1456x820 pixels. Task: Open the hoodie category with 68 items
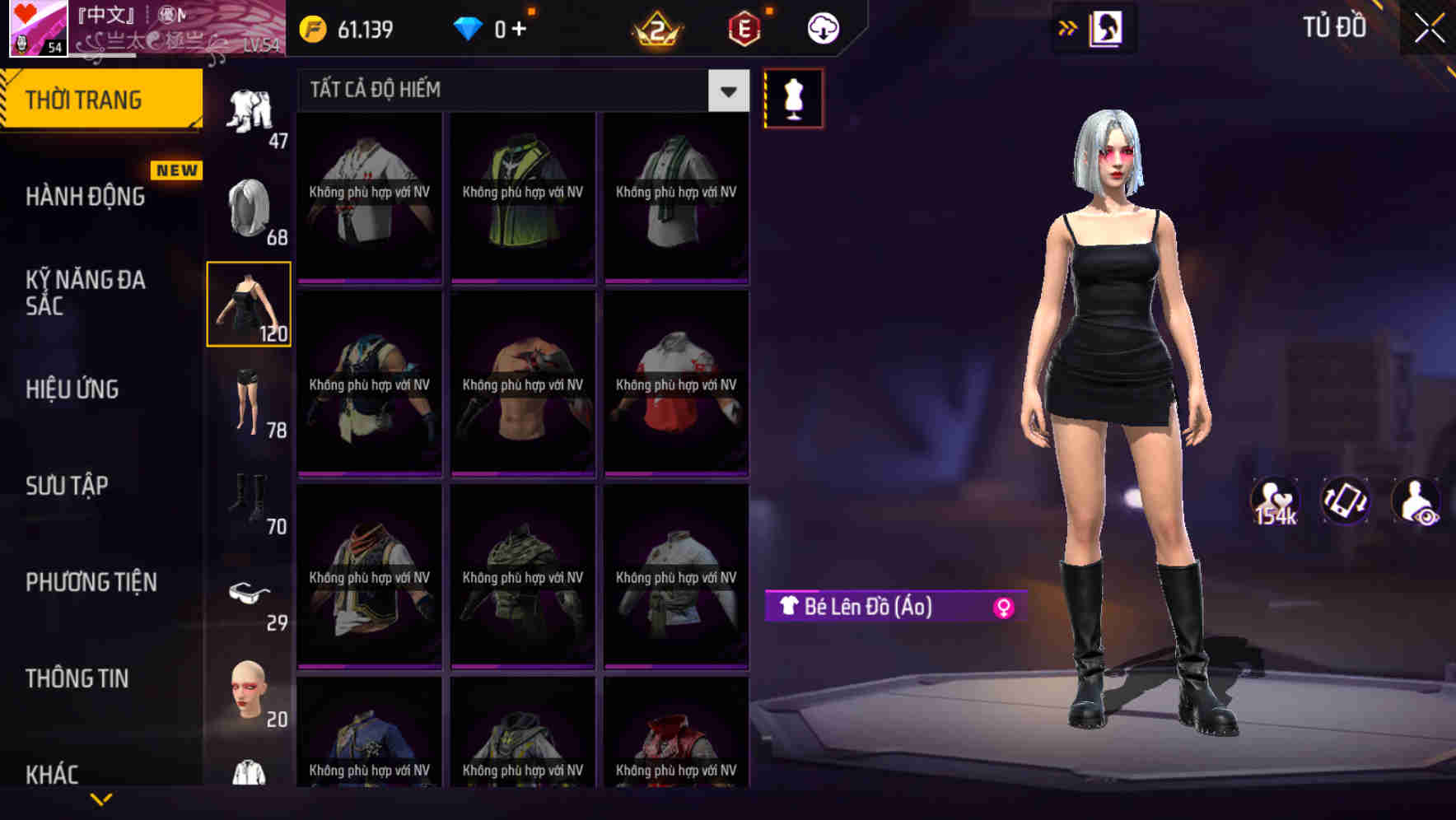pyautogui.click(x=247, y=206)
